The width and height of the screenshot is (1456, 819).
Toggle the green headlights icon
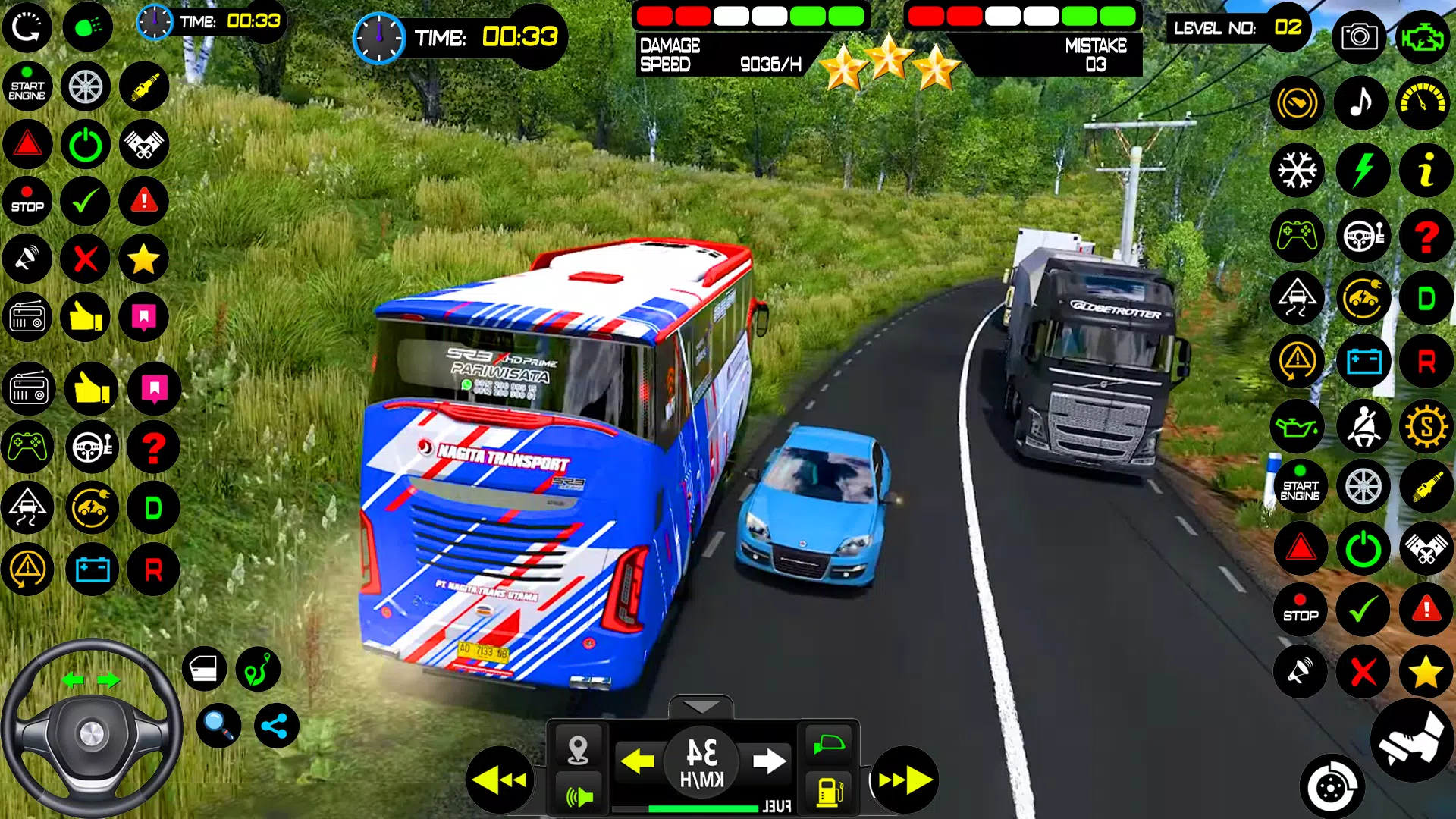tap(88, 27)
